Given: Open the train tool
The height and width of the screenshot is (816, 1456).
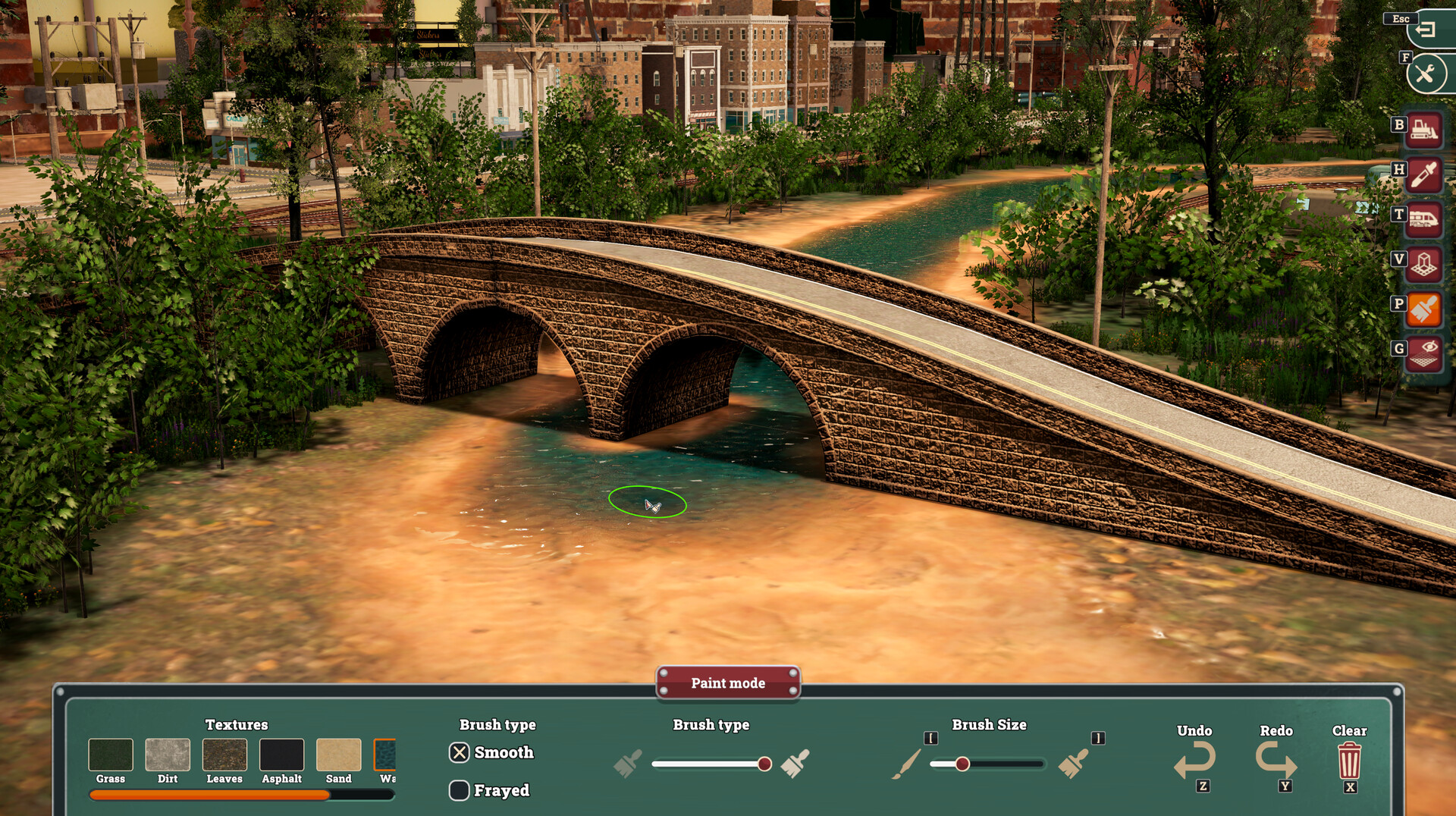Looking at the screenshot, I should (x=1423, y=218).
